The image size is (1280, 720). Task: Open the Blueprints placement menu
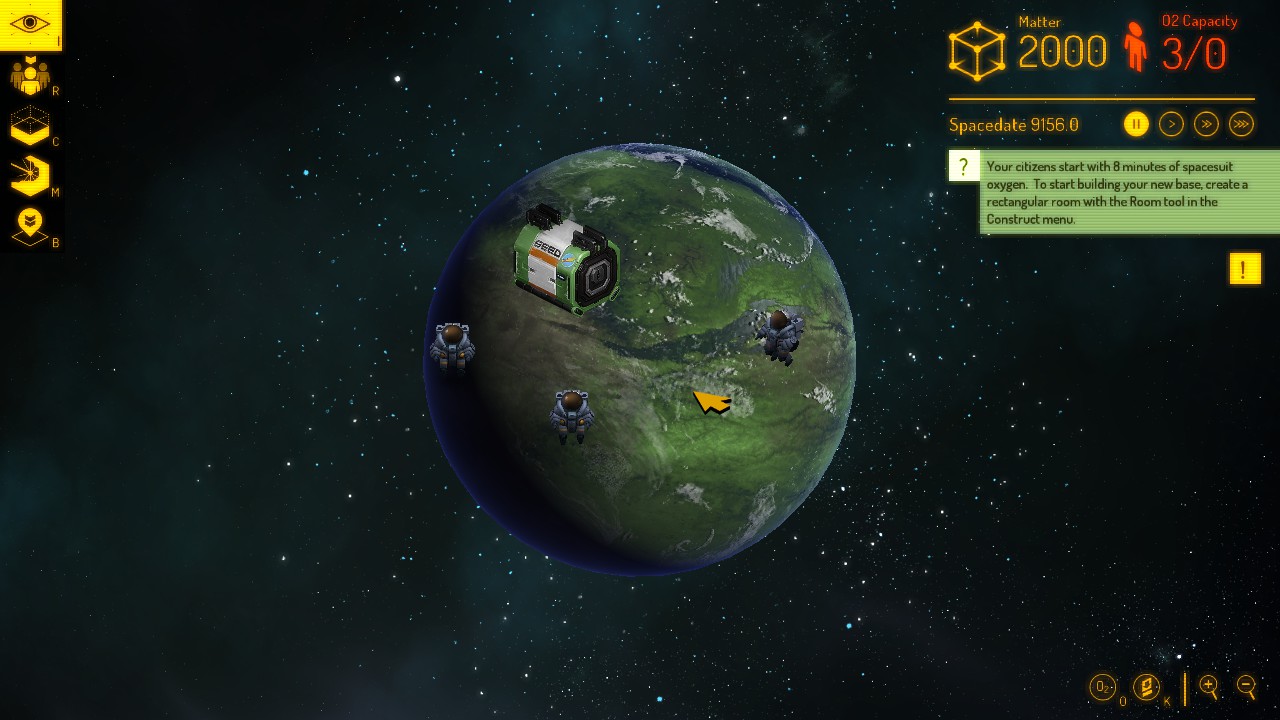pyautogui.click(x=30, y=222)
